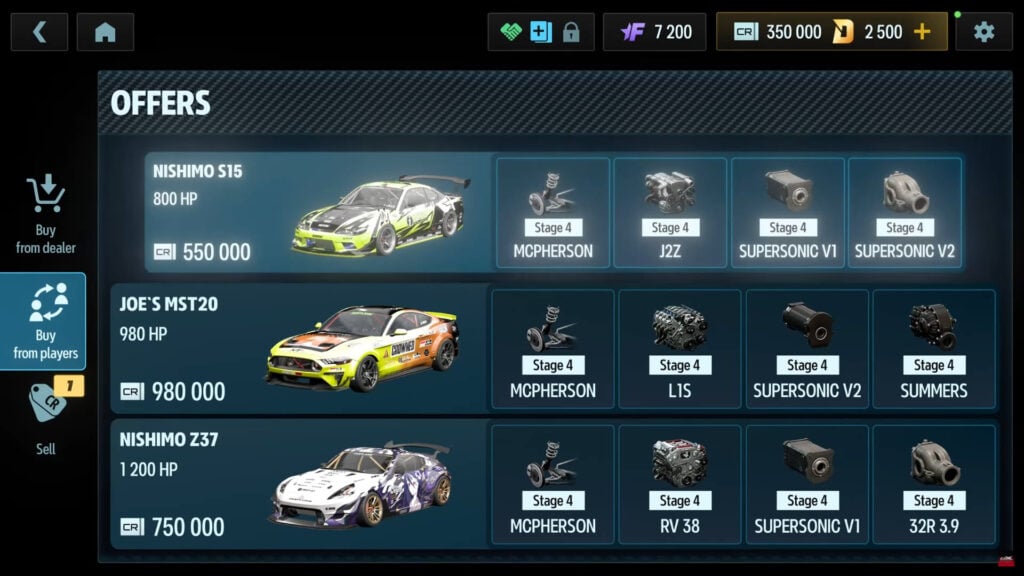The height and width of the screenshot is (576, 1024).
Task: Add more gold with the plus button
Action: [x=922, y=32]
